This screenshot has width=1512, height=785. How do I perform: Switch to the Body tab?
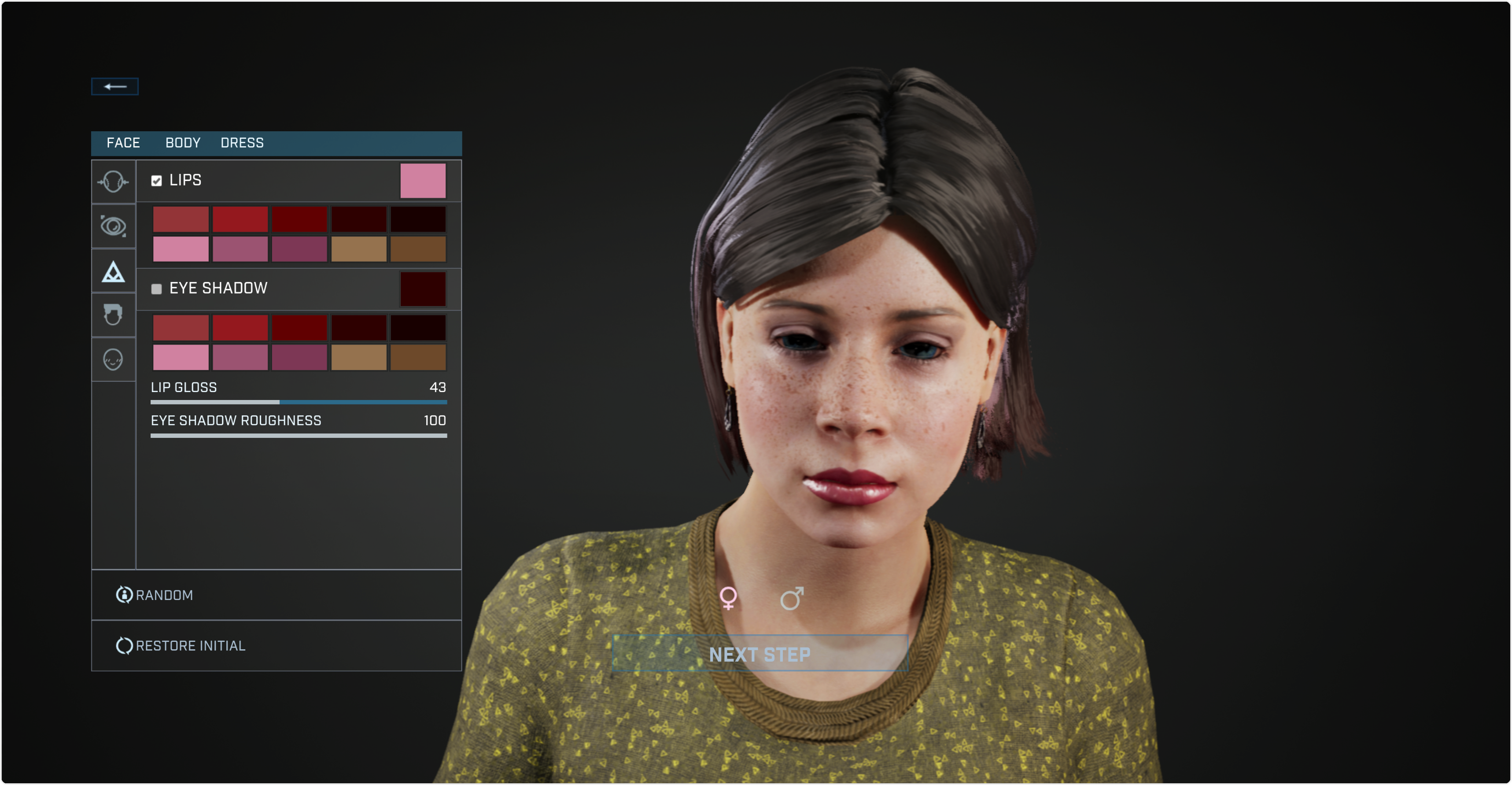183,143
